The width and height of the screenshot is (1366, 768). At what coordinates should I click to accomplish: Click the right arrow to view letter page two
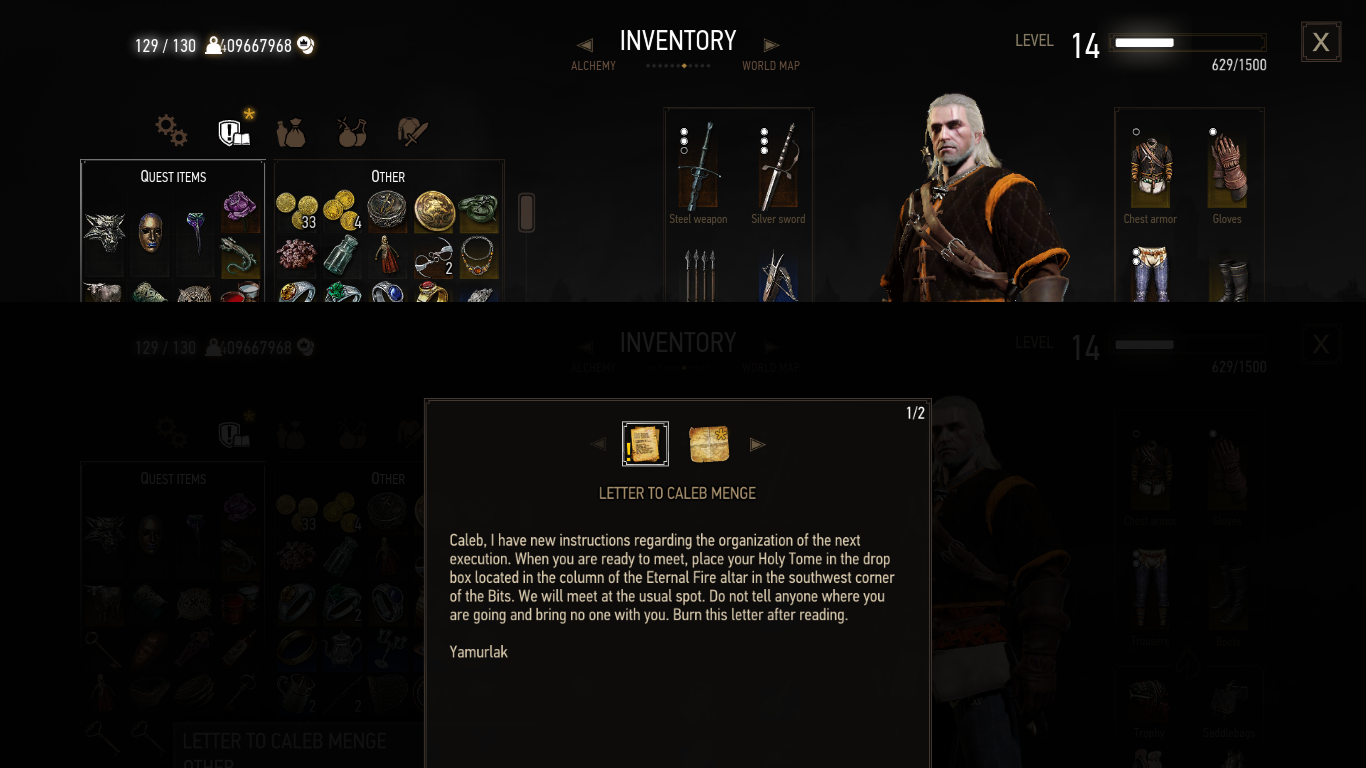pos(758,444)
